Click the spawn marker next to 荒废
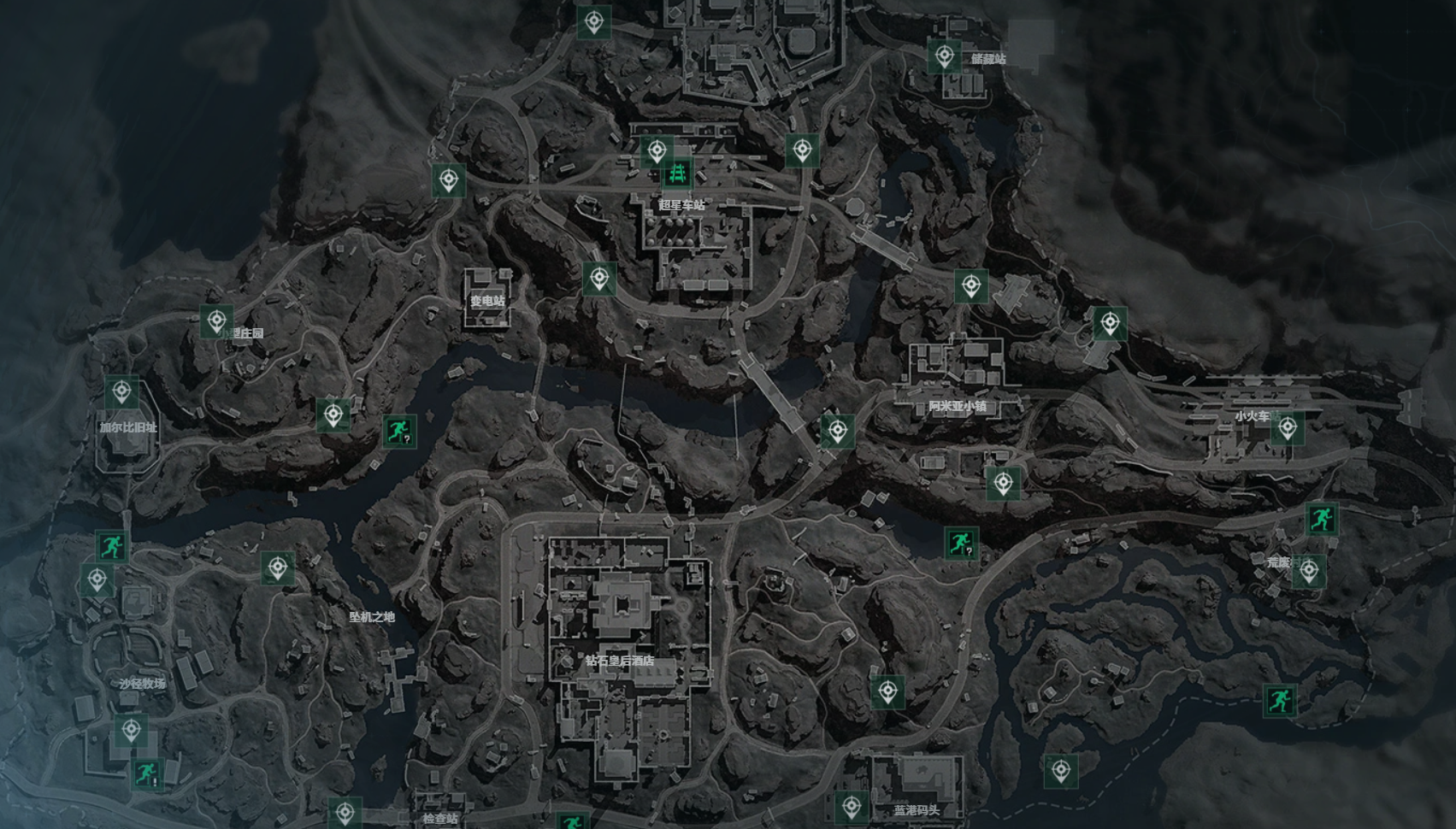1456x829 pixels. (1308, 571)
